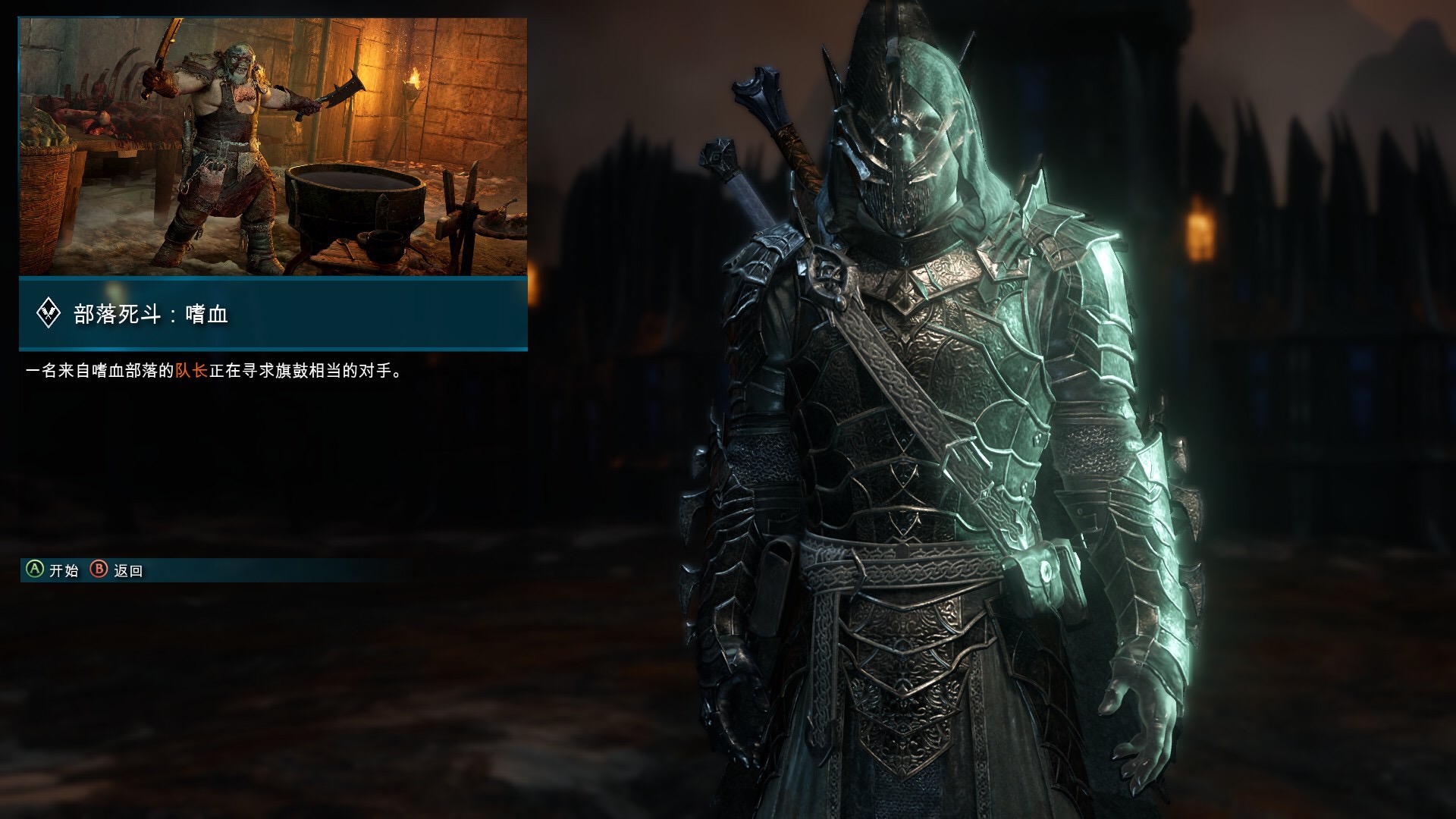Select the 部落死斗：嗜血 mission title banner
This screenshot has height=819, width=1456.
coord(273,314)
